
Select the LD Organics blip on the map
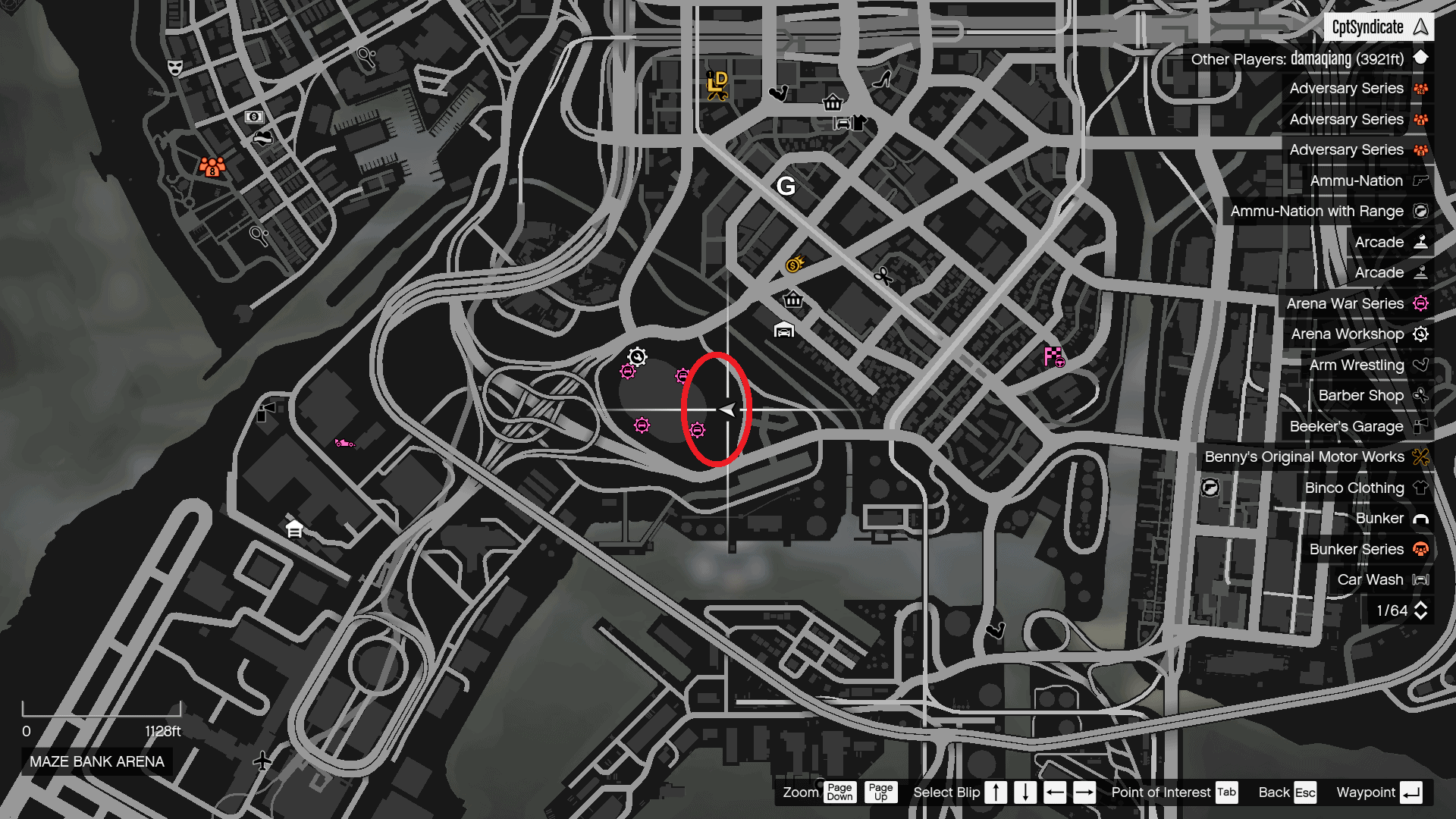click(x=717, y=85)
